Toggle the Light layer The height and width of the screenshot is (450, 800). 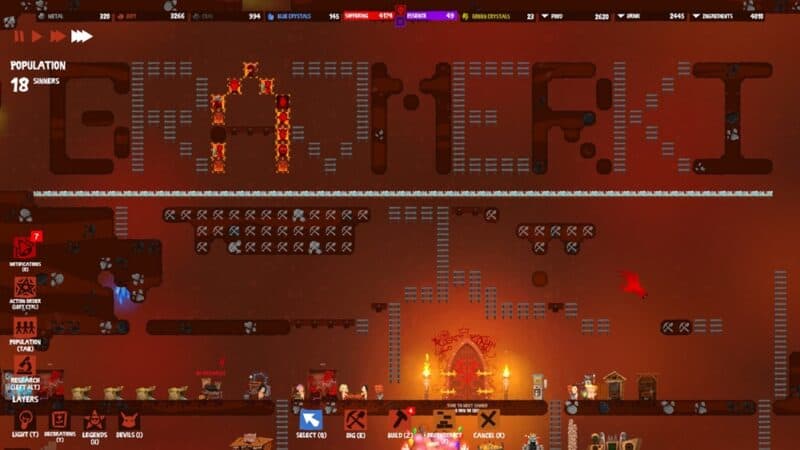click(26, 419)
